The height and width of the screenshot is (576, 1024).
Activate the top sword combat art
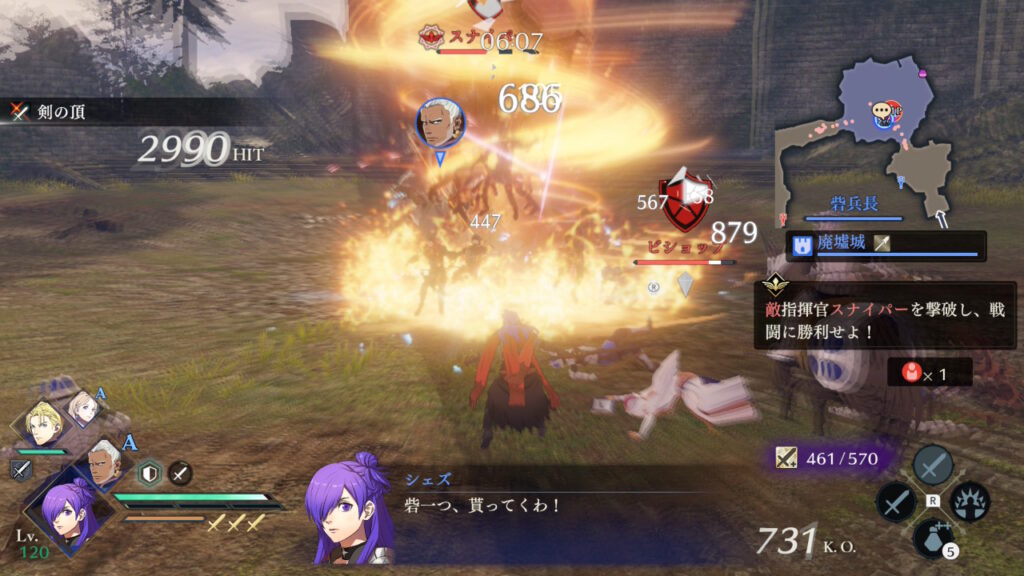pyautogui.click(x=932, y=465)
